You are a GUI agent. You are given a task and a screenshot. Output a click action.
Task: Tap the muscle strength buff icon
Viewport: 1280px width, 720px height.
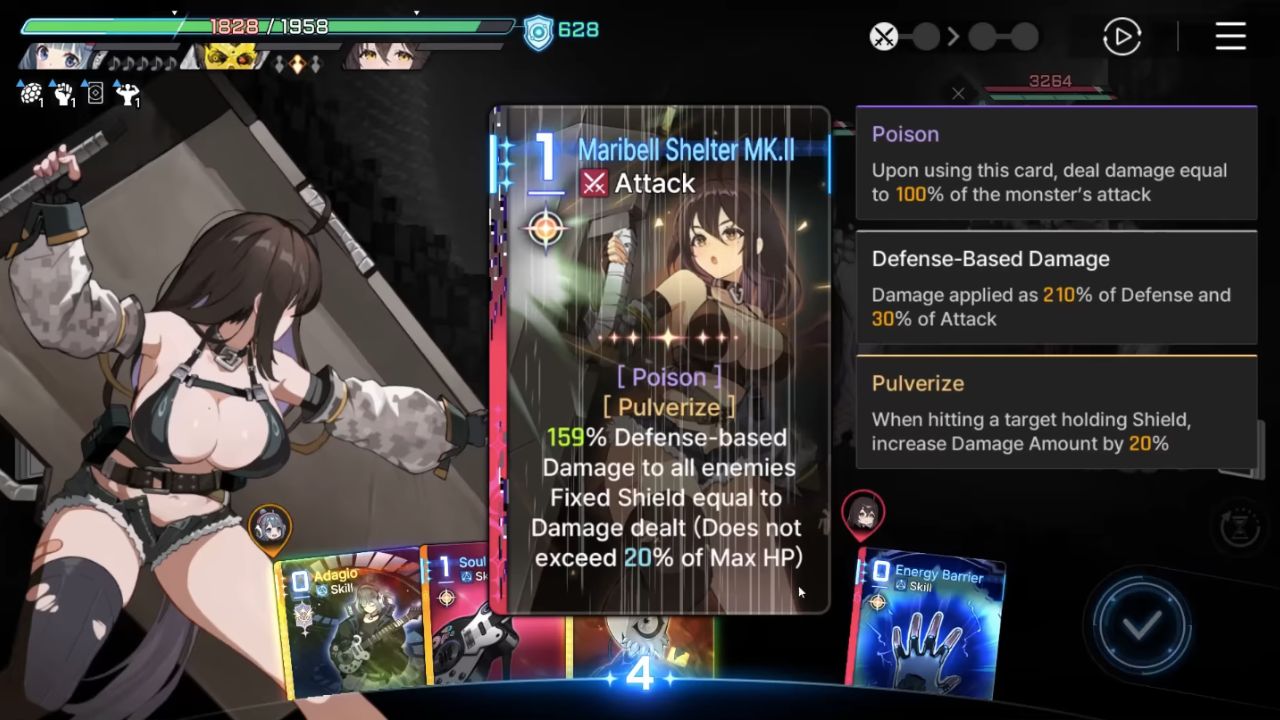127,95
